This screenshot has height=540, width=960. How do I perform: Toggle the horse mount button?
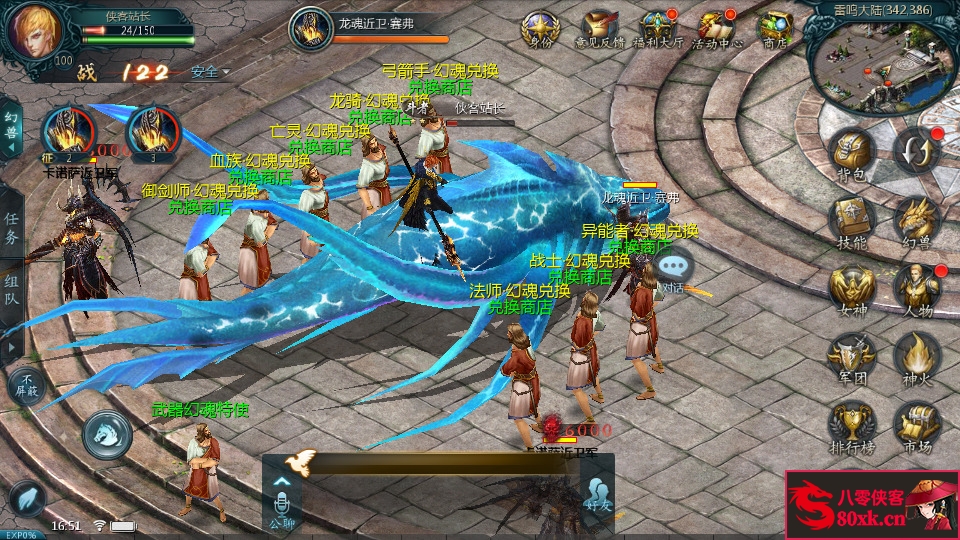[107, 432]
